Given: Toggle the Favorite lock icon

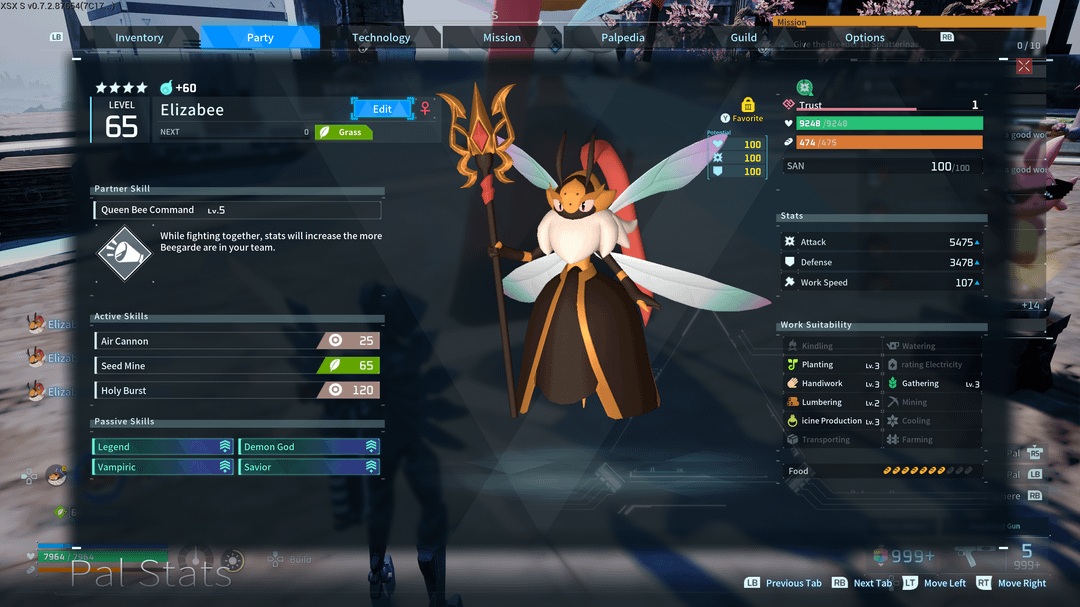Looking at the screenshot, I should (x=747, y=105).
